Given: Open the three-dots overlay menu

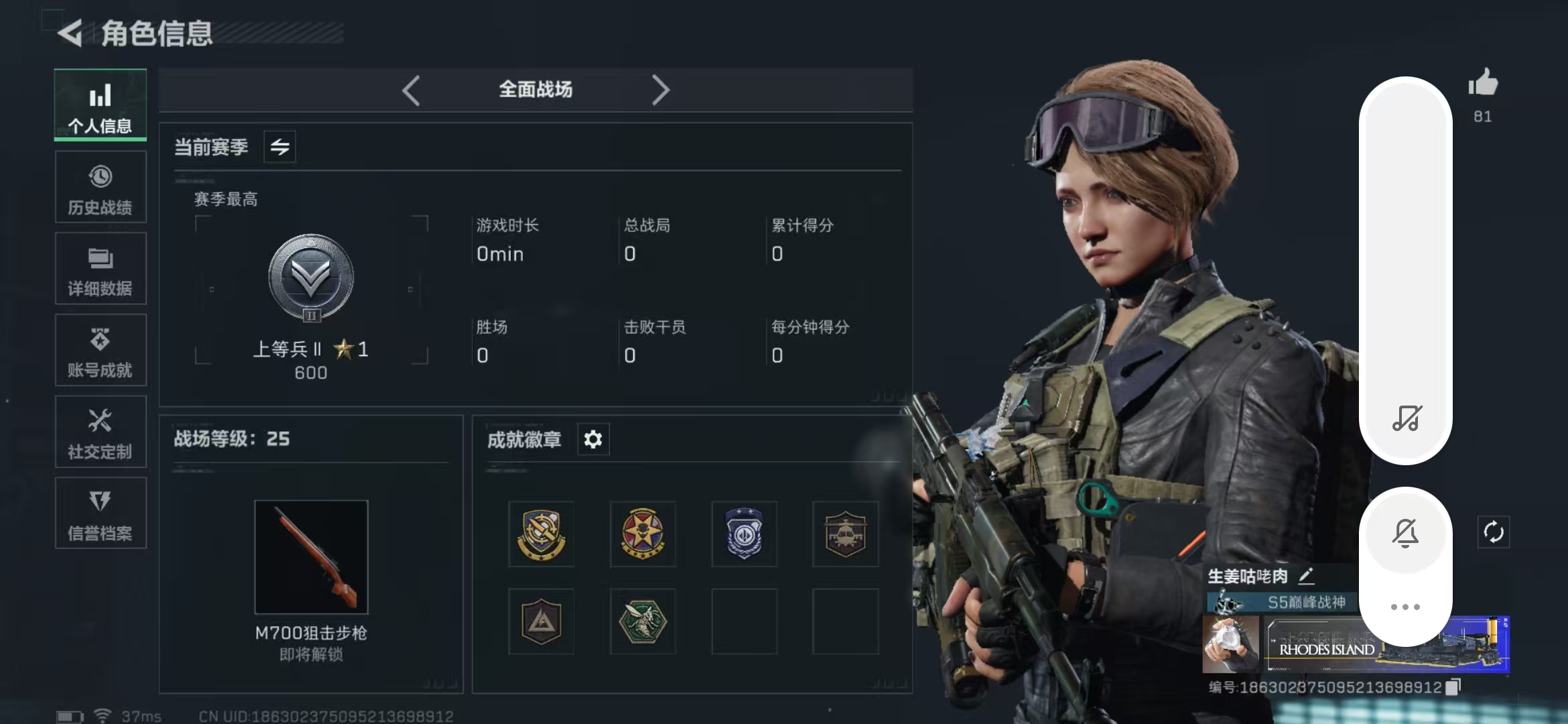Looking at the screenshot, I should click(1405, 607).
